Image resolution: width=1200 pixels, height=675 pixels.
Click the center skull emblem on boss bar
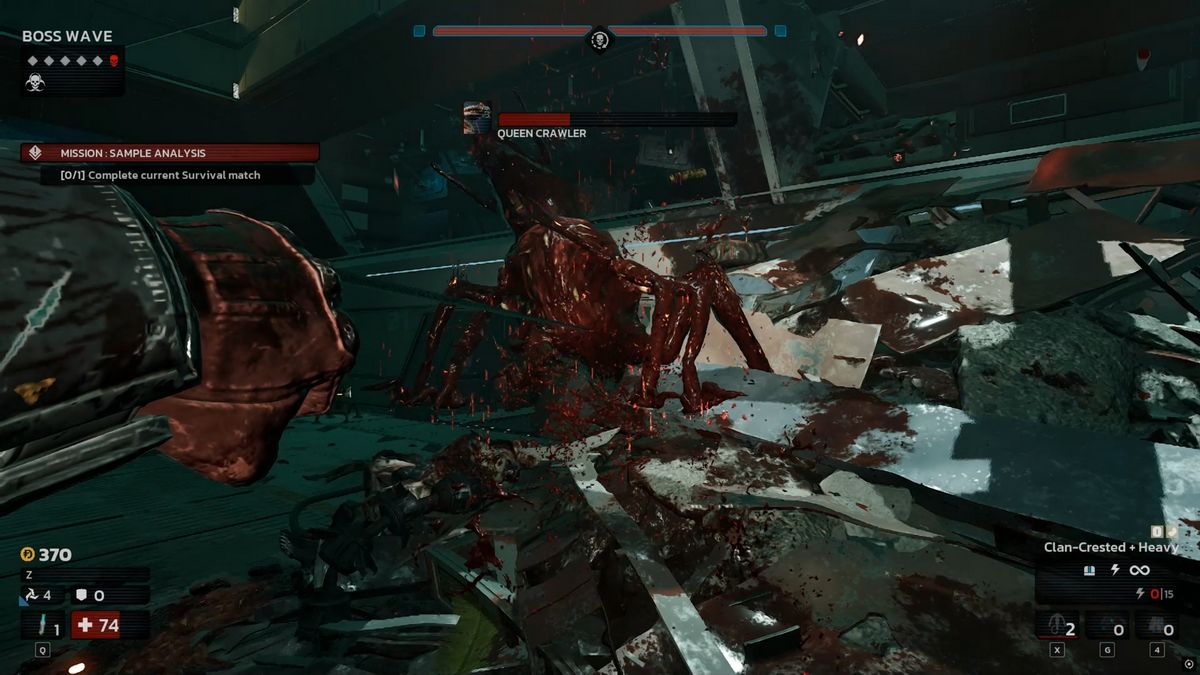(599, 40)
